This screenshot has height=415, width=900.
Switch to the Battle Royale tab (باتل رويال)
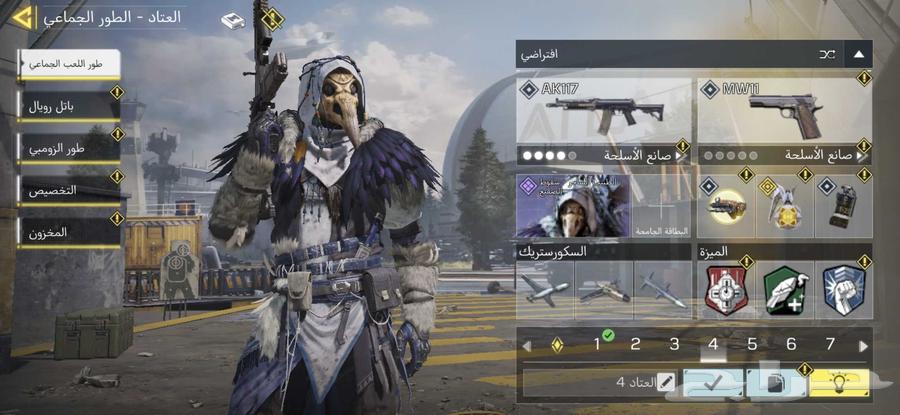click(68, 105)
